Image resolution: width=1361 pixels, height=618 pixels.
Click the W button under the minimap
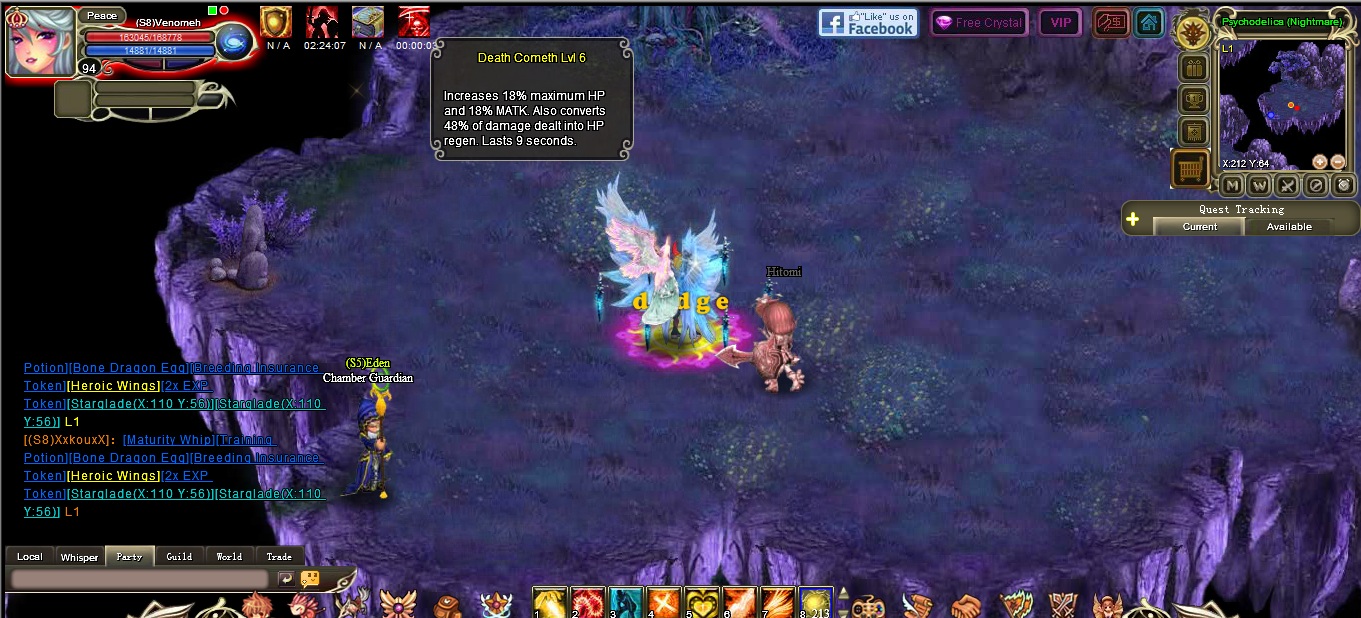(x=1260, y=185)
